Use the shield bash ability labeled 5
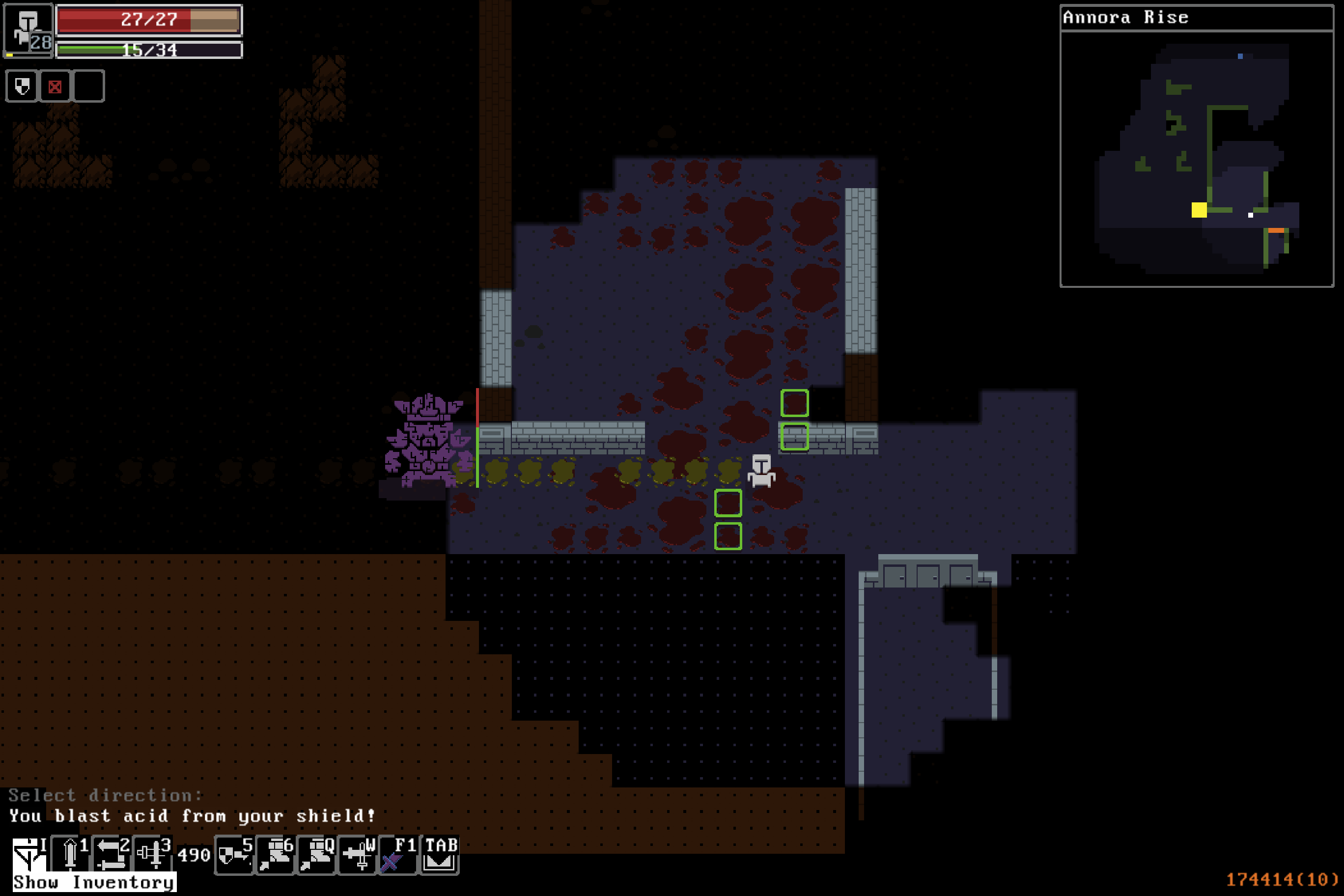 click(x=234, y=855)
